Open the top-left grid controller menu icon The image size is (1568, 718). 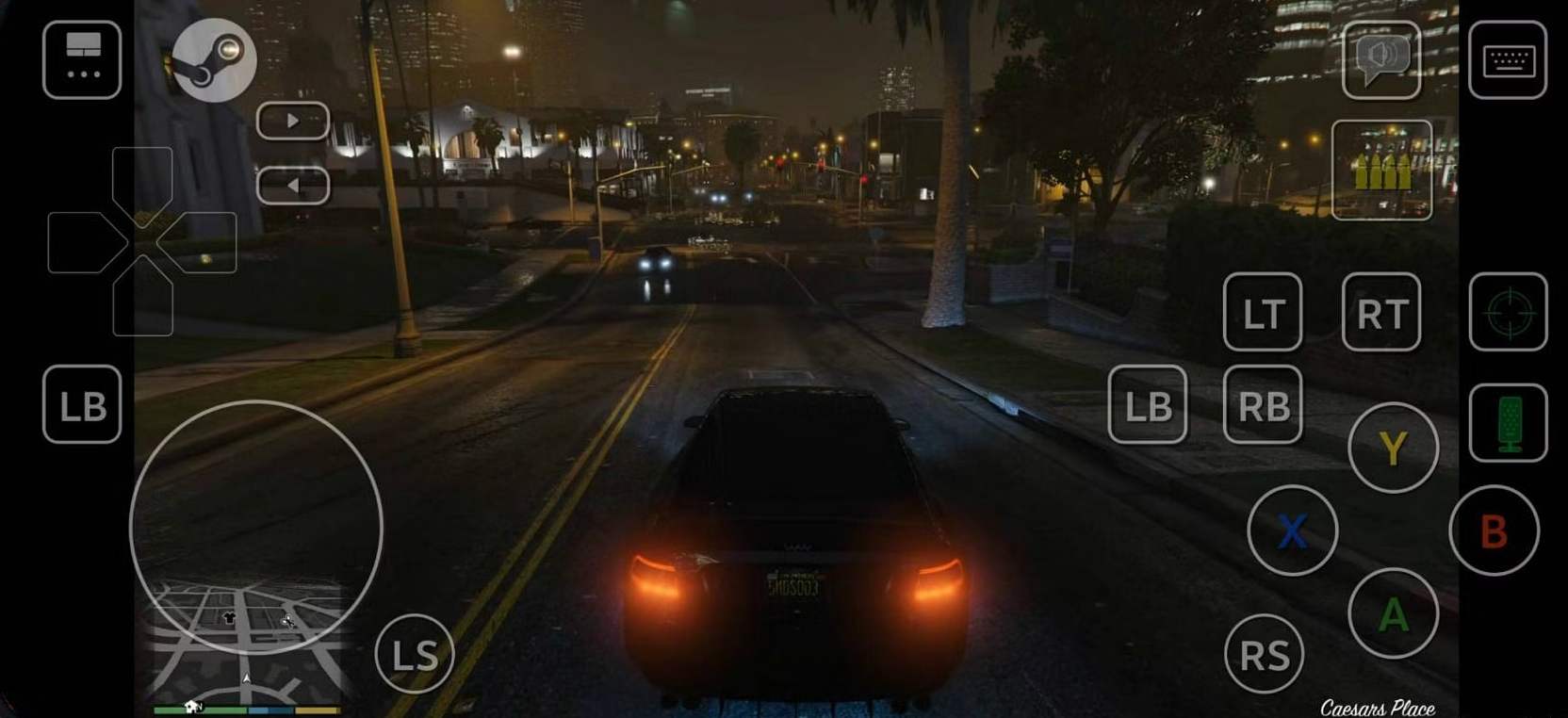[x=83, y=60]
